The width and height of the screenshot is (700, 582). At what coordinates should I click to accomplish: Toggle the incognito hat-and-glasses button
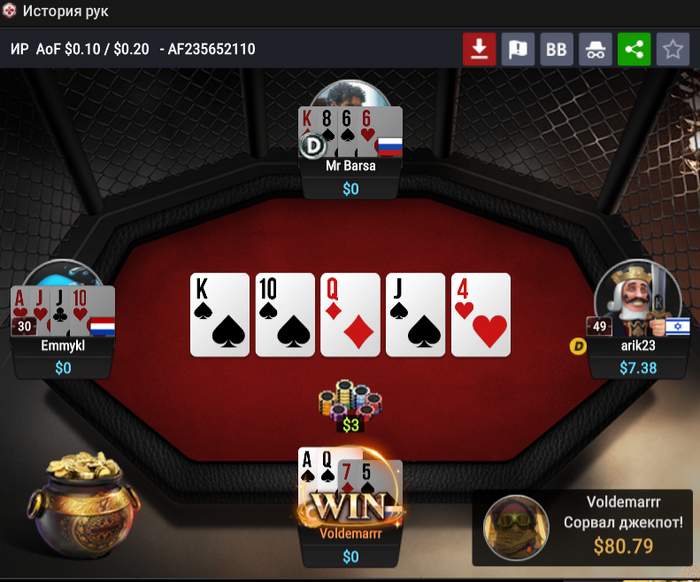595,49
